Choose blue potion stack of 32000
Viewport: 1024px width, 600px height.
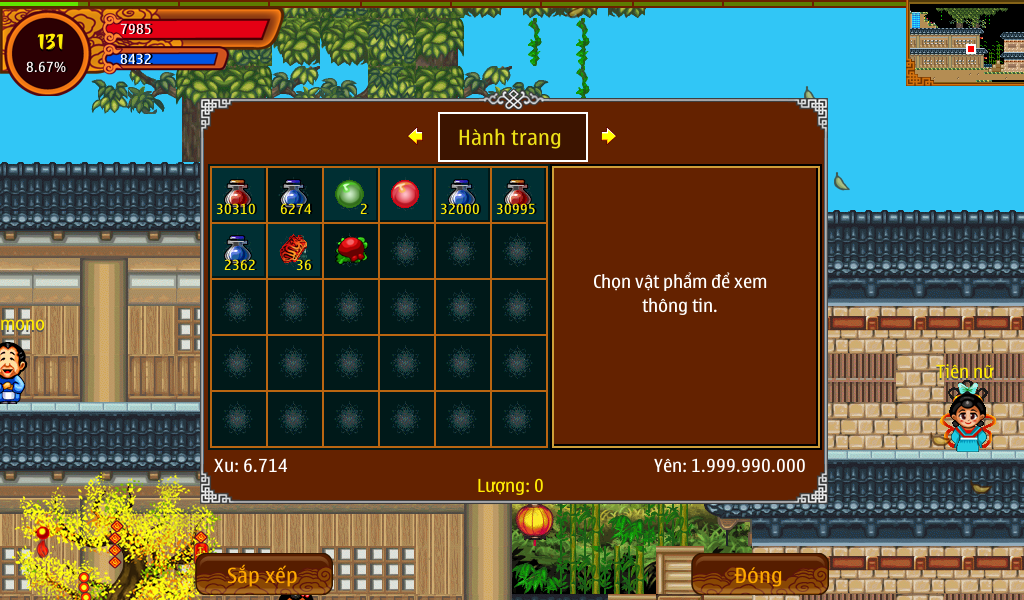click(x=462, y=195)
